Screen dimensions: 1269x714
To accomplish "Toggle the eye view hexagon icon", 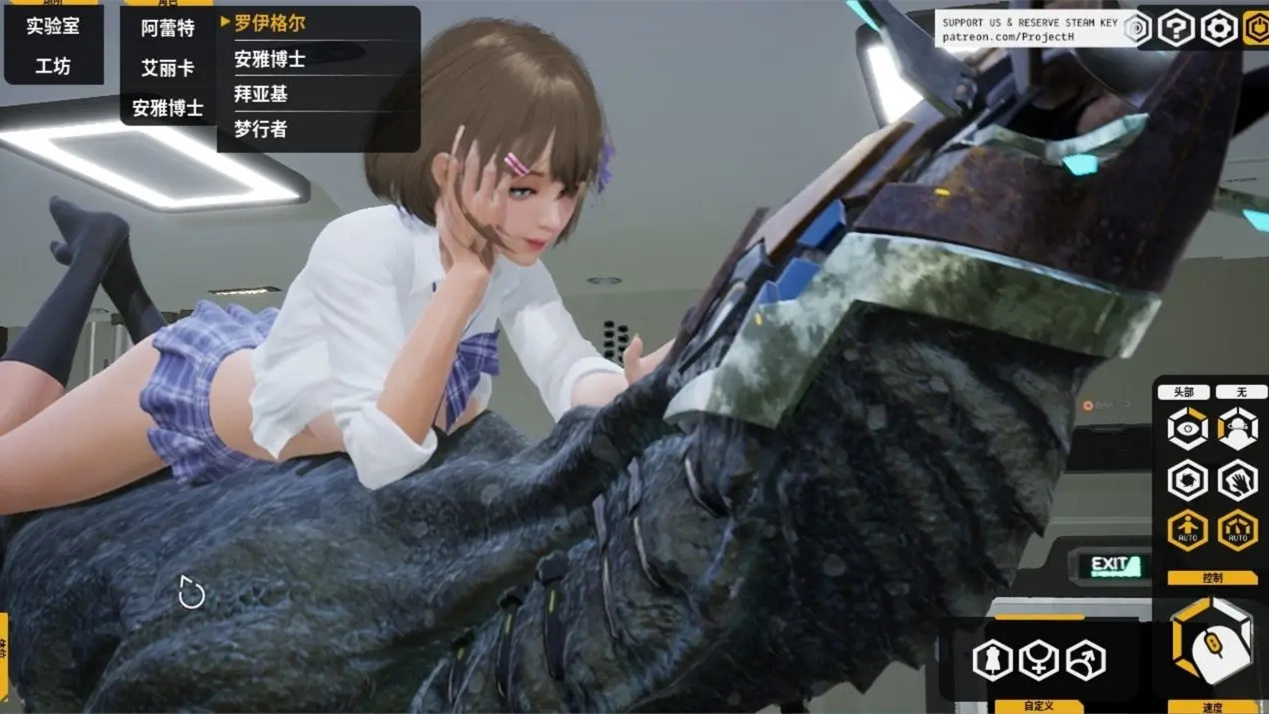I will tap(1187, 430).
